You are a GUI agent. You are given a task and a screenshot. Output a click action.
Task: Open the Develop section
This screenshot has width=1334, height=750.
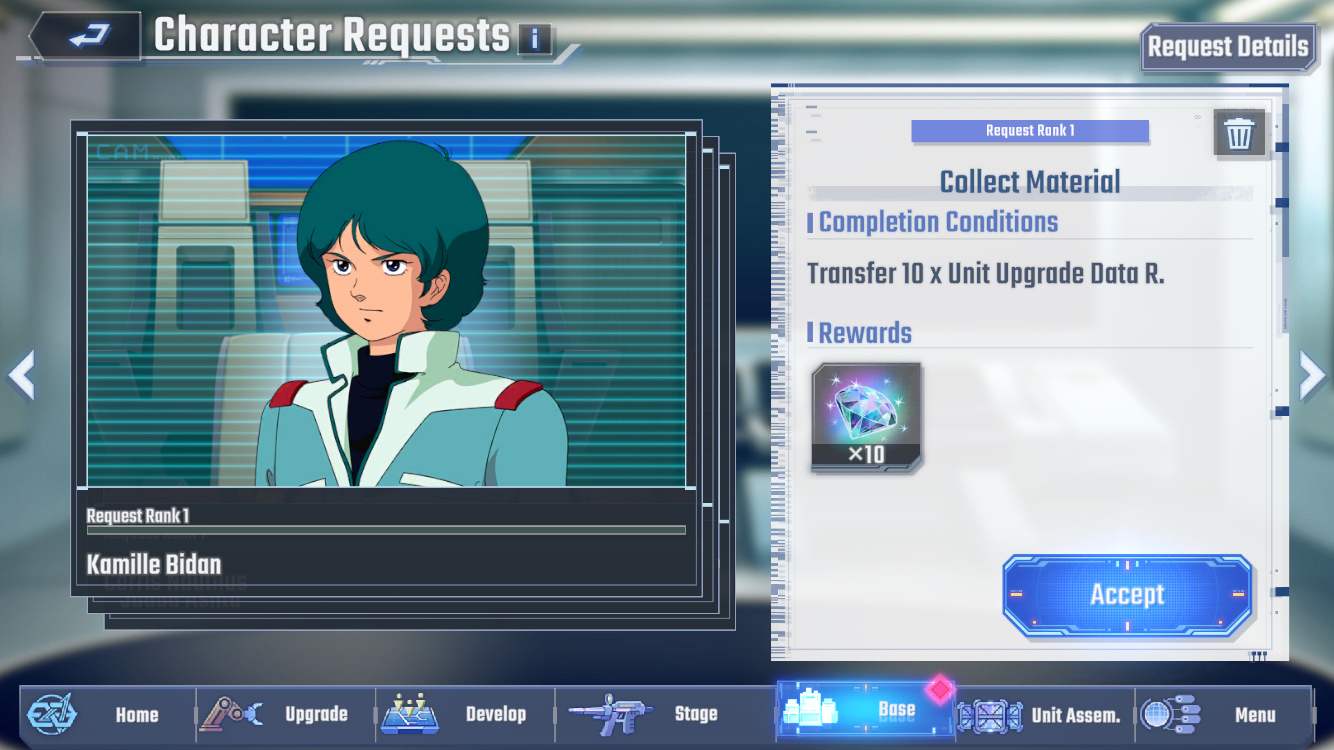click(x=466, y=714)
